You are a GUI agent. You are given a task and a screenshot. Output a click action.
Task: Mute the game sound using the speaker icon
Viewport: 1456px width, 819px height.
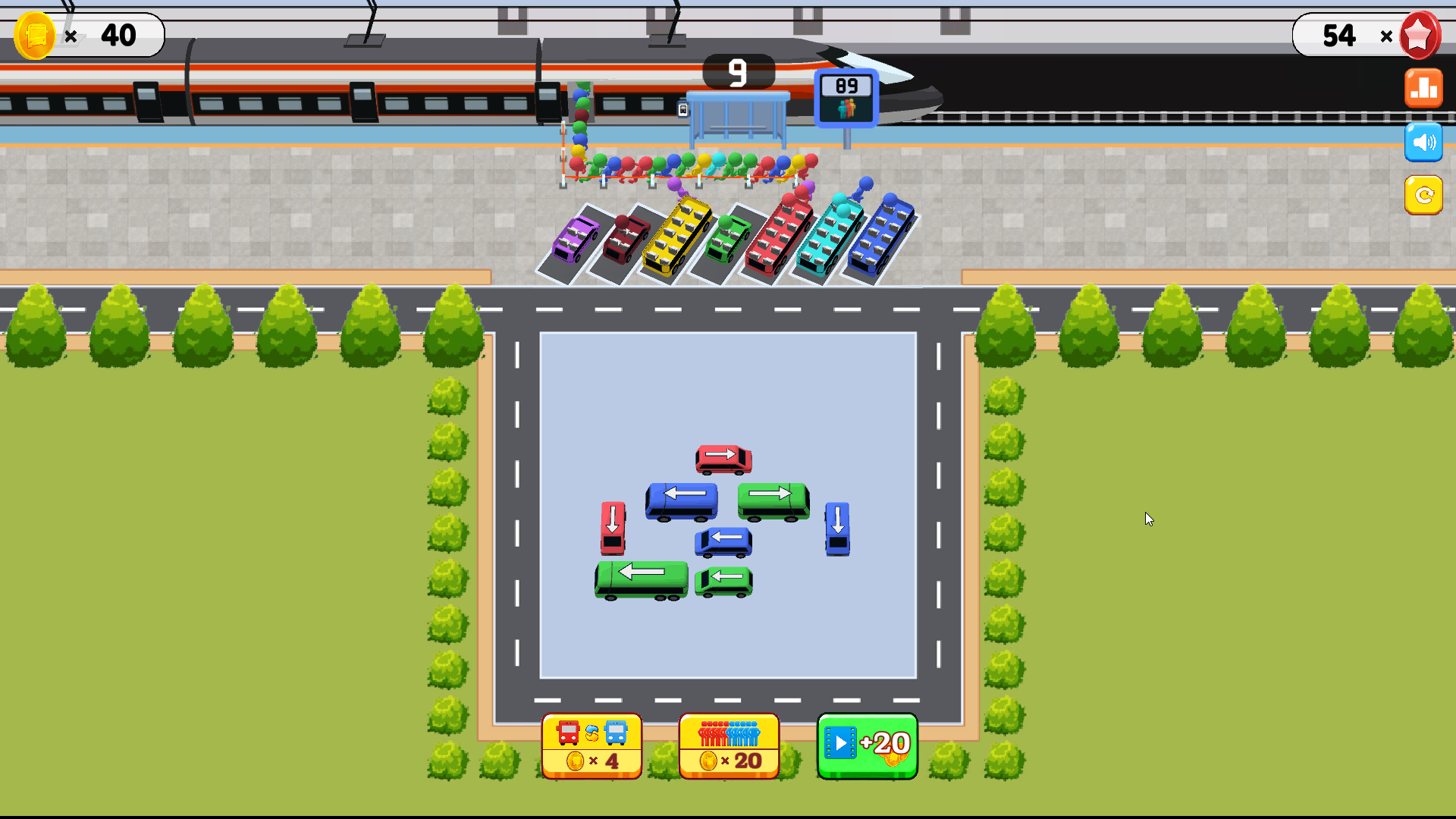pos(1424,142)
